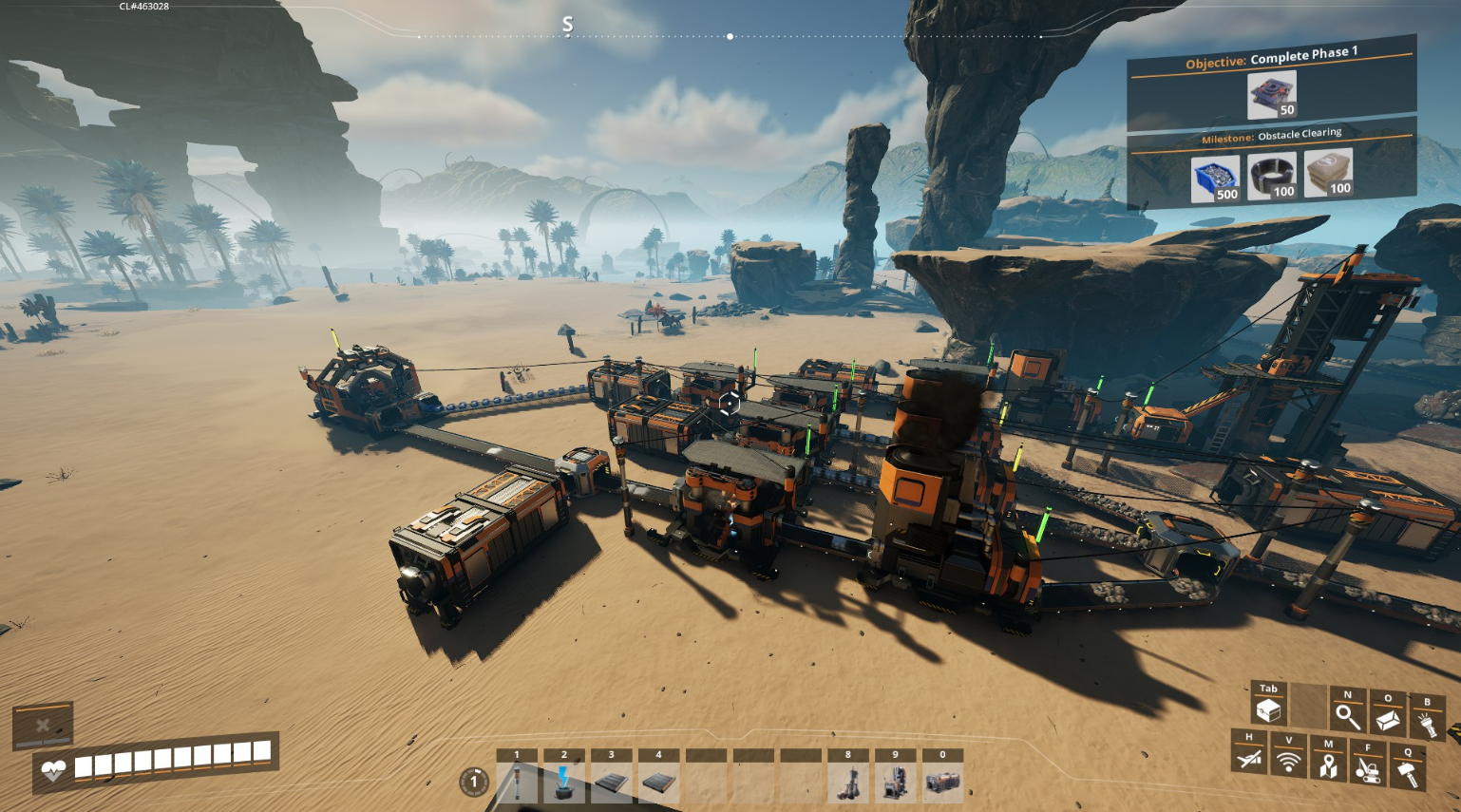Click the hotbar page number indicator

click(x=474, y=782)
